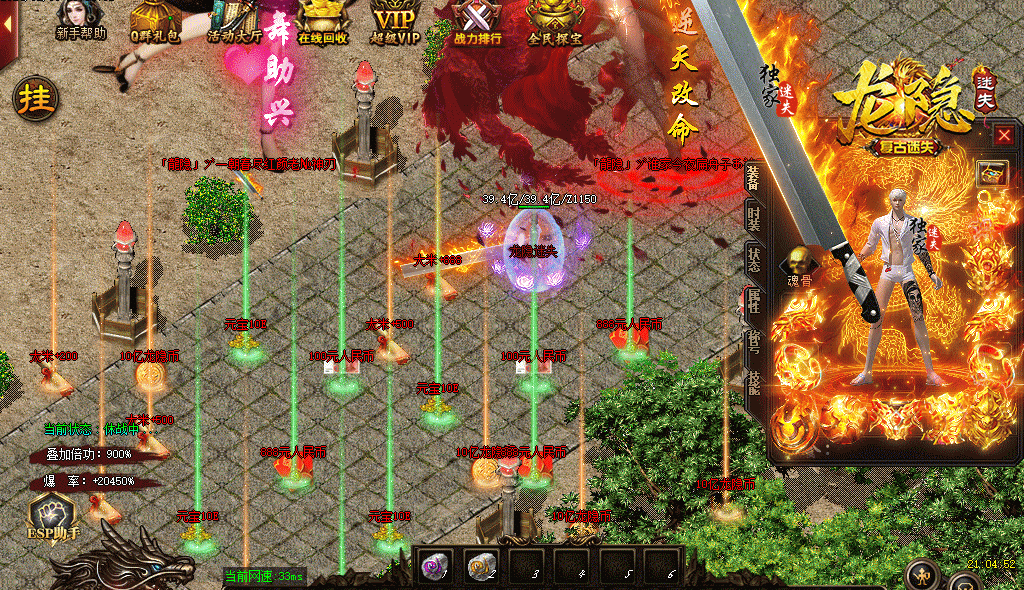
Task: Open the 活动大厅 activity hall
Action: tap(236, 20)
